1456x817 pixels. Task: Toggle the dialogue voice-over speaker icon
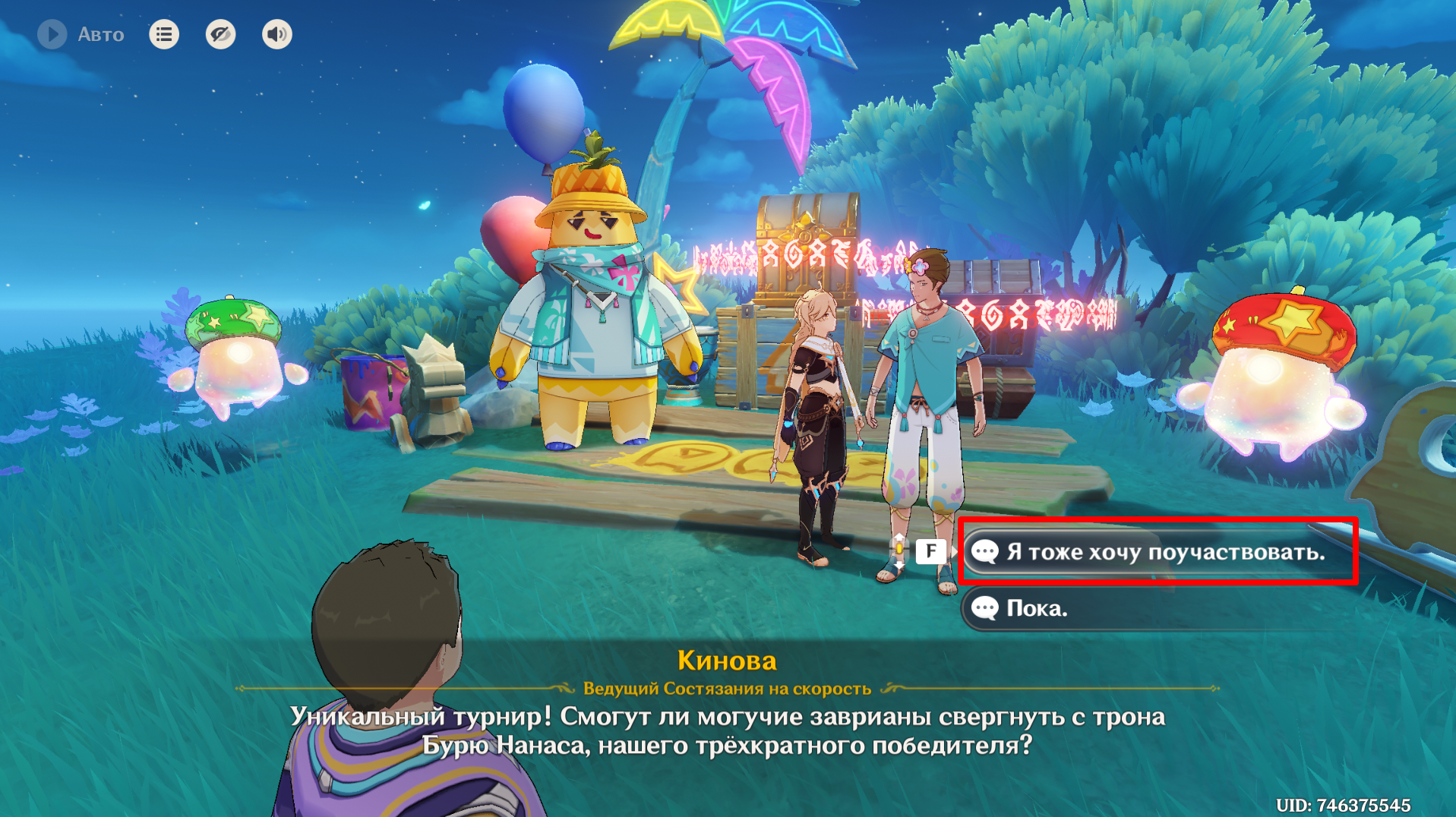pyautogui.click(x=276, y=34)
